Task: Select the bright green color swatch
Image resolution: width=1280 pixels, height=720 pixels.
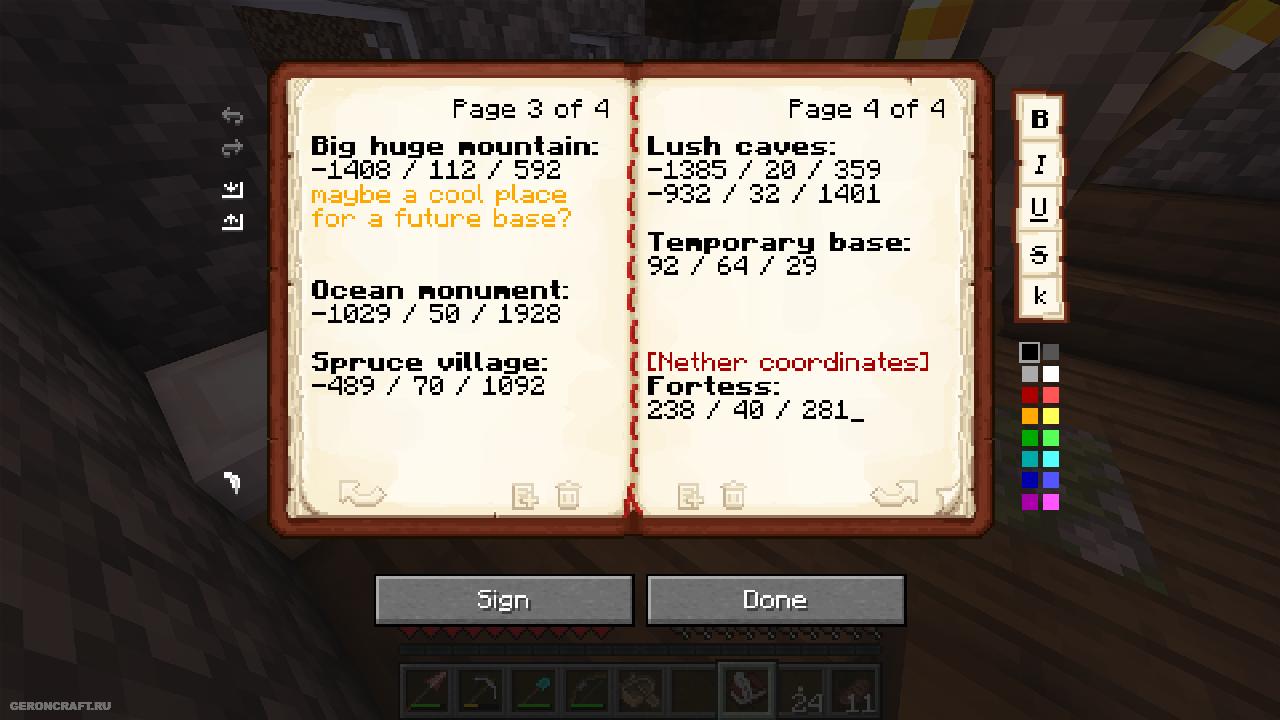Action: coord(1050,438)
